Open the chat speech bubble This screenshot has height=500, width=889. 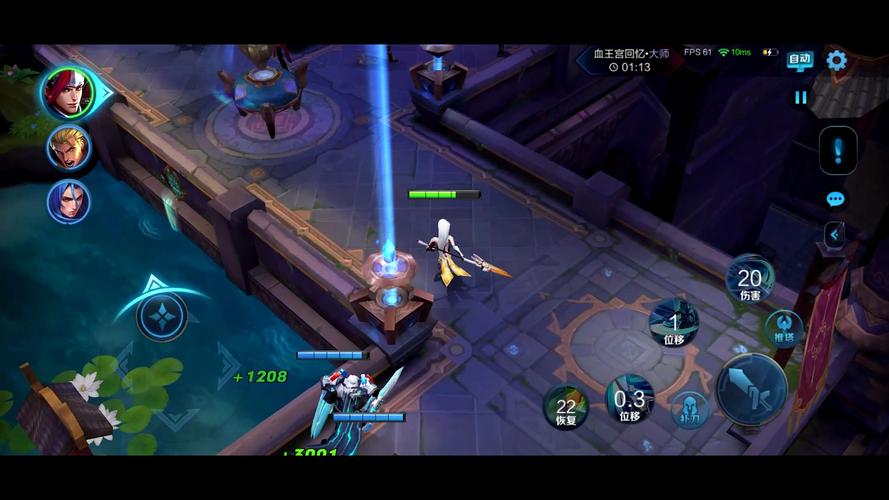[x=836, y=199]
